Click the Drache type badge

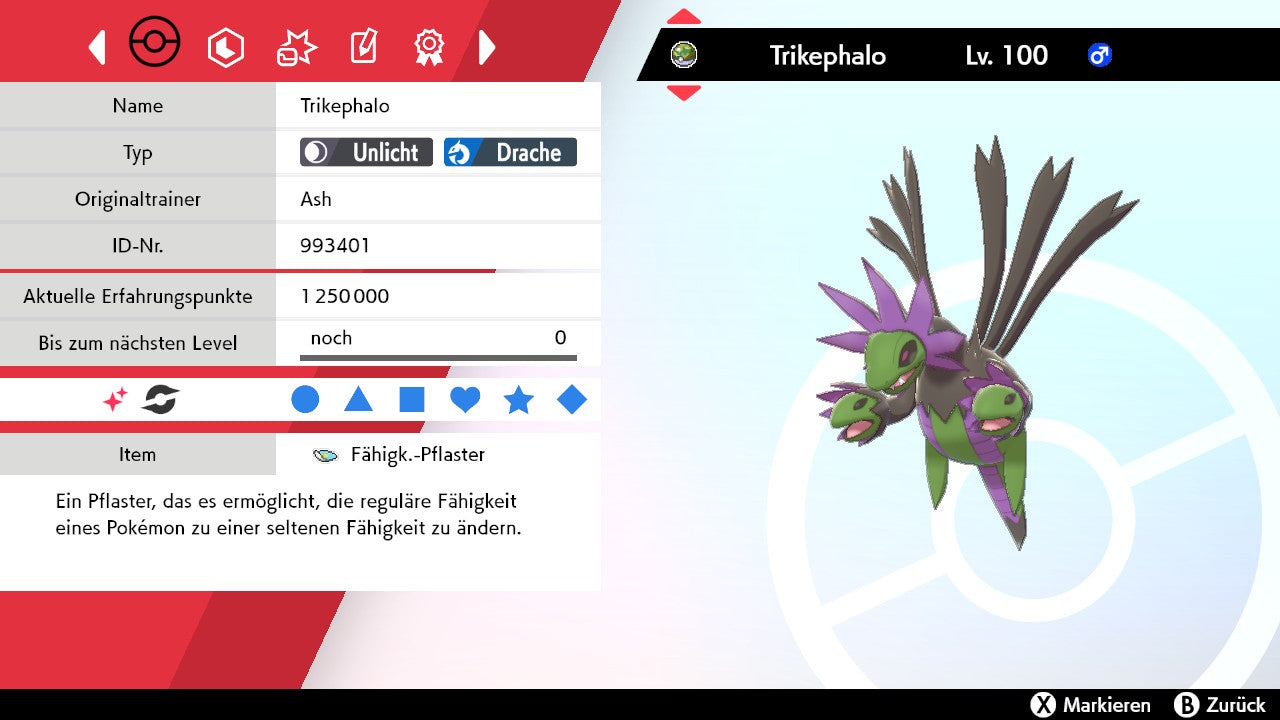tap(510, 152)
